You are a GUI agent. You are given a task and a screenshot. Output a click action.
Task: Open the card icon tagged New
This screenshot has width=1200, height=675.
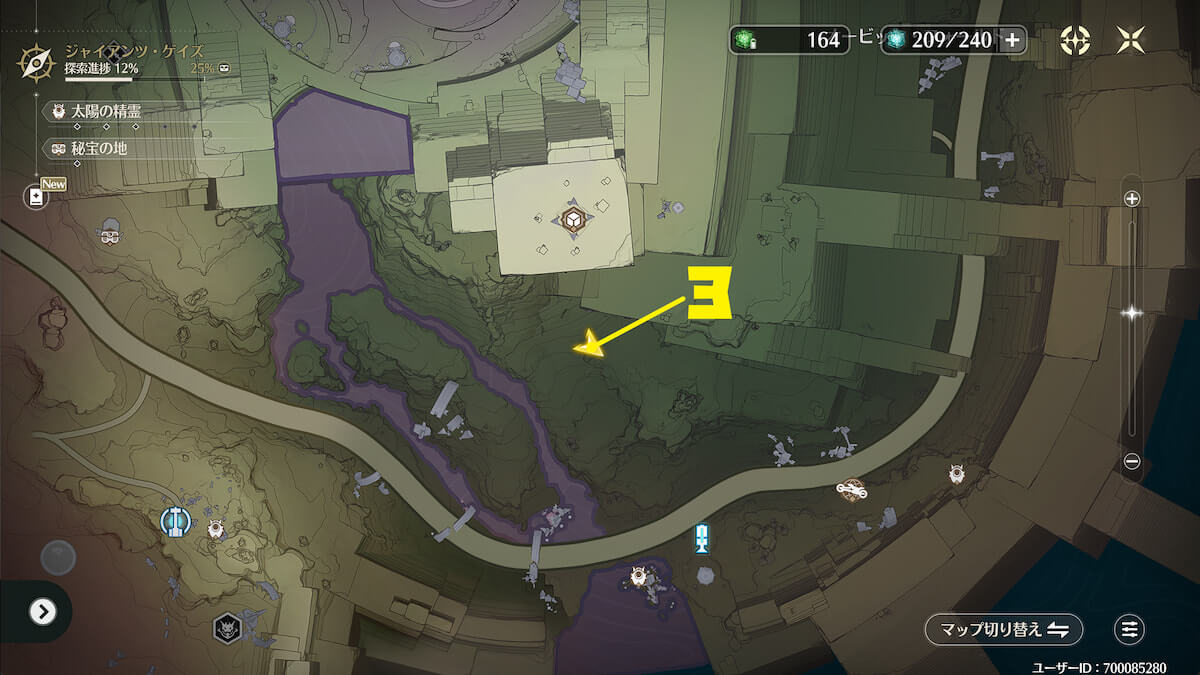37,196
